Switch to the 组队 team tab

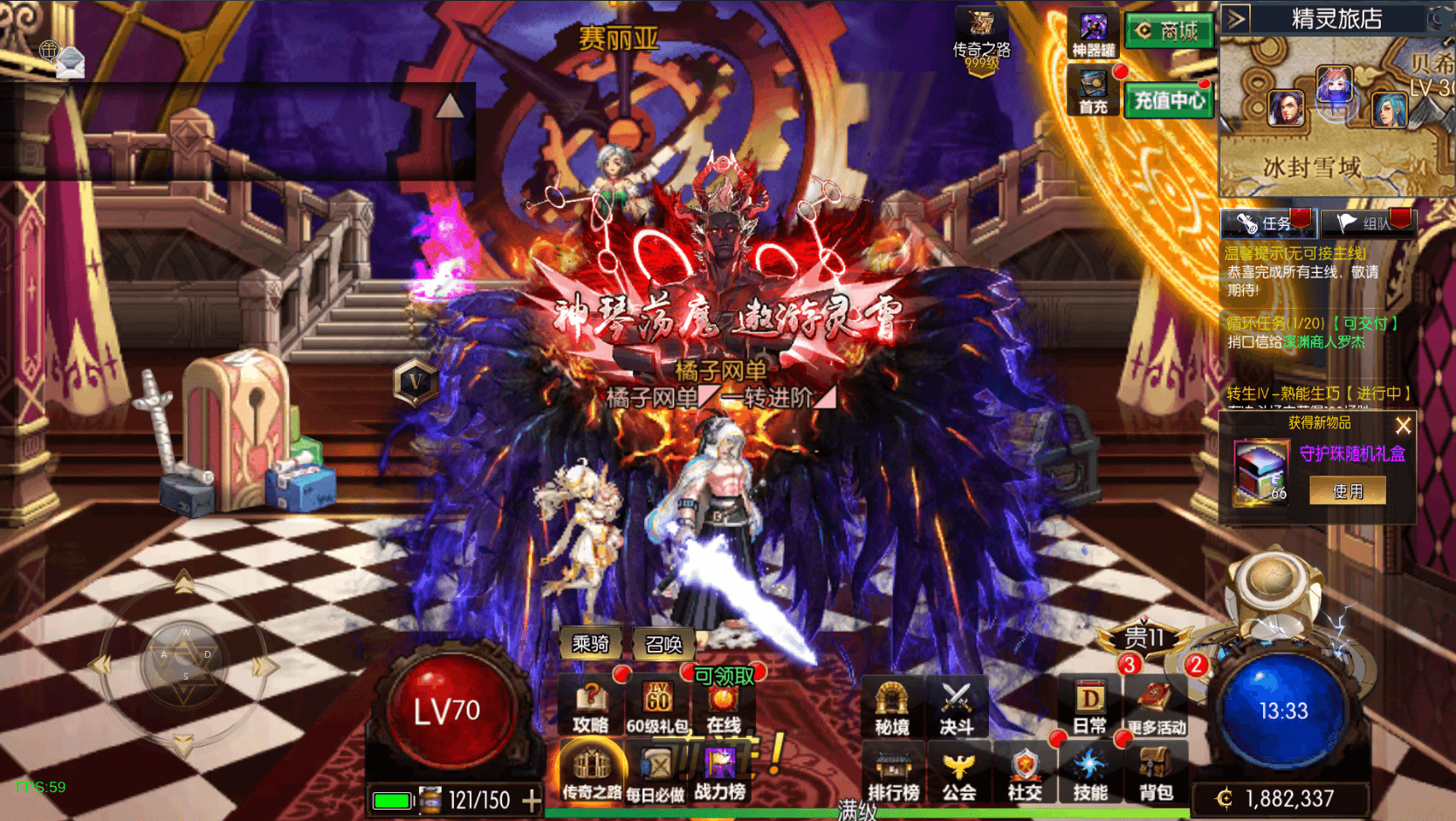pyautogui.click(x=1367, y=223)
